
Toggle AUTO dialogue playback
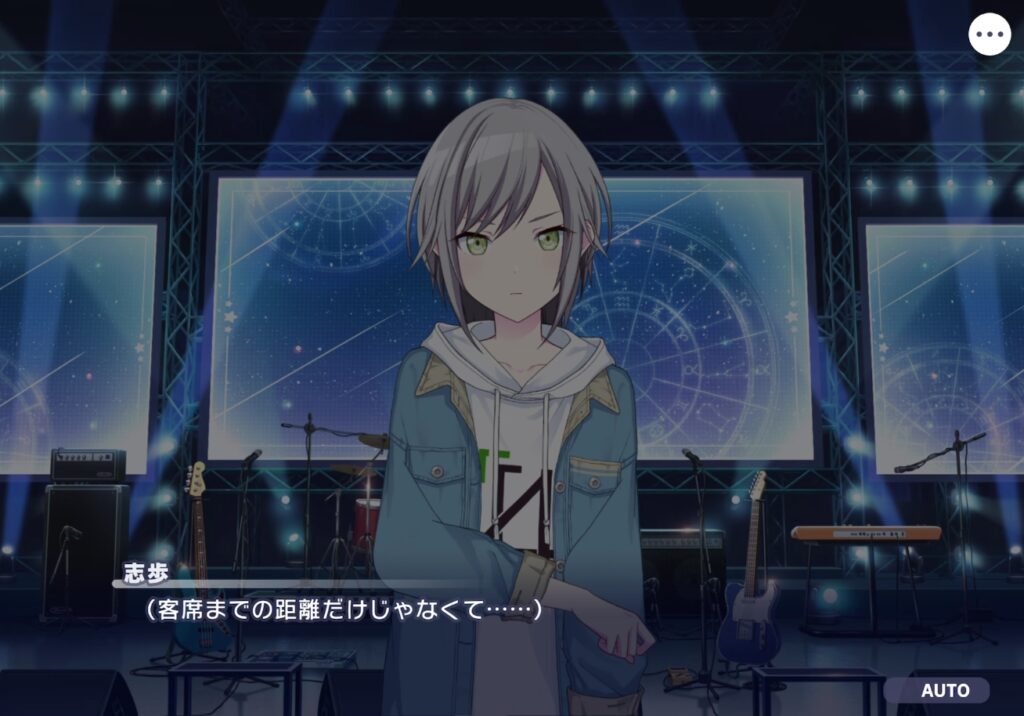point(944,691)
